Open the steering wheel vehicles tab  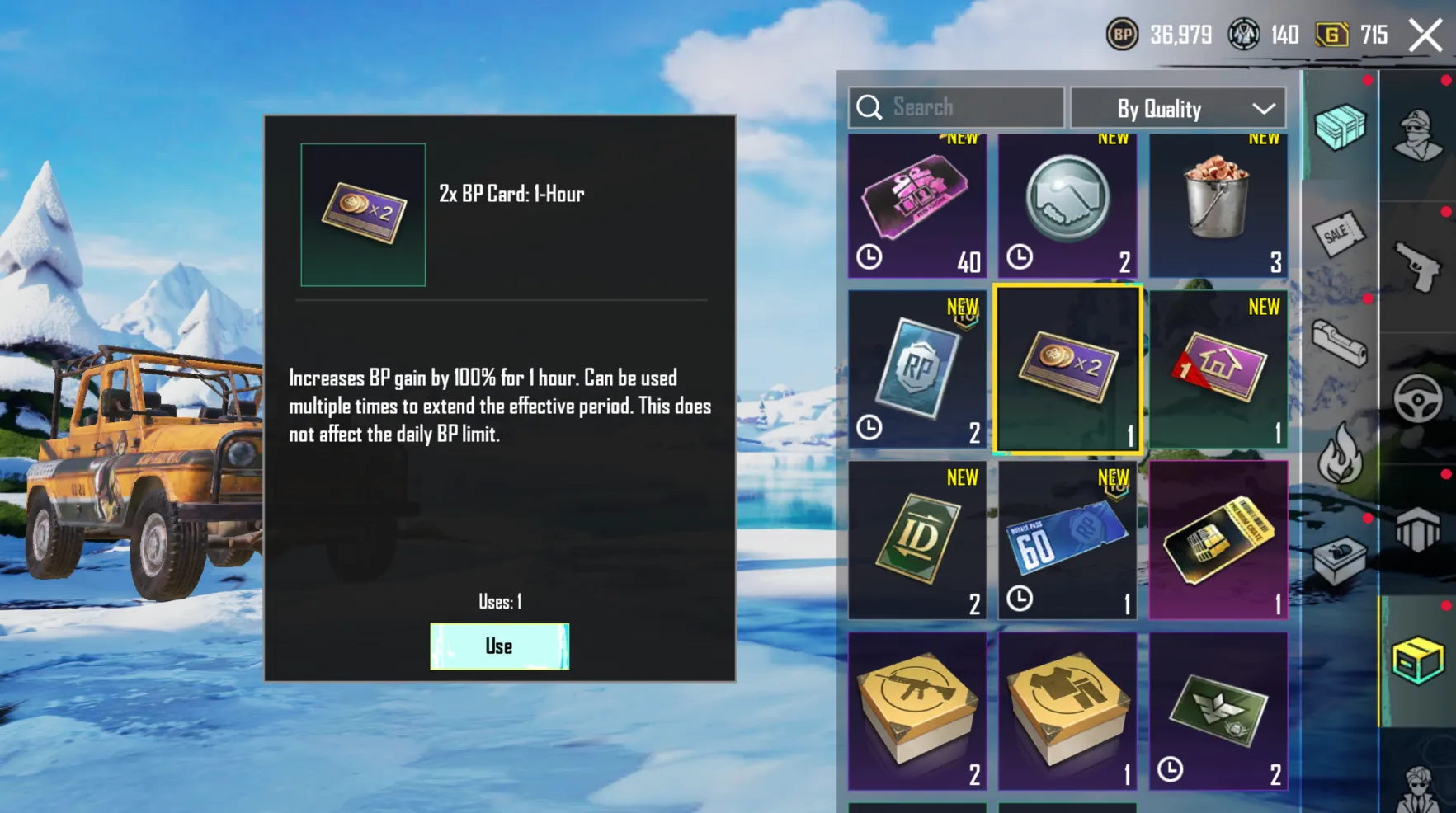point(1418,400)
